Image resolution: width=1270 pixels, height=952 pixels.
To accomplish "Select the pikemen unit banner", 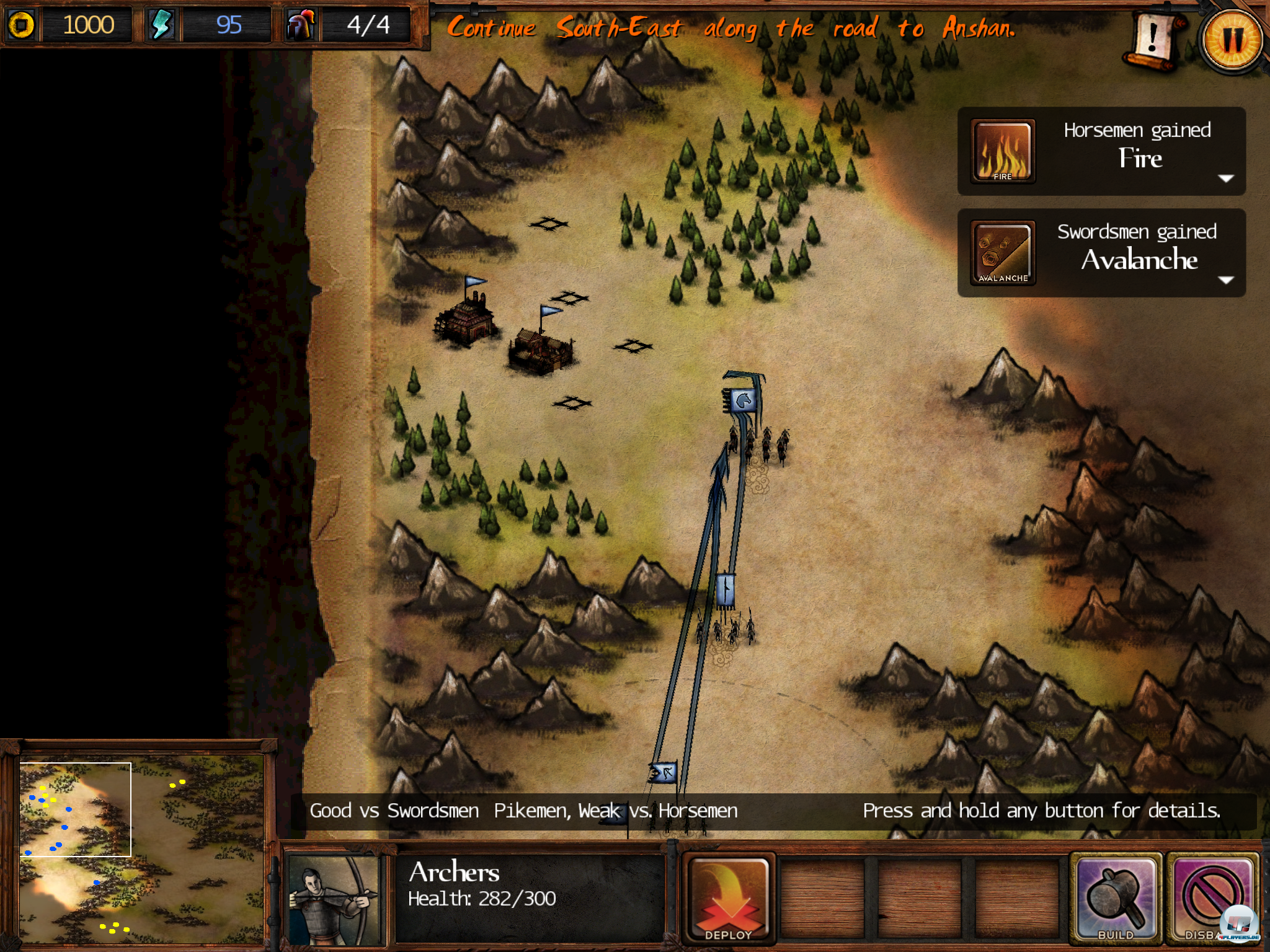I will click(x=726, y=589).
